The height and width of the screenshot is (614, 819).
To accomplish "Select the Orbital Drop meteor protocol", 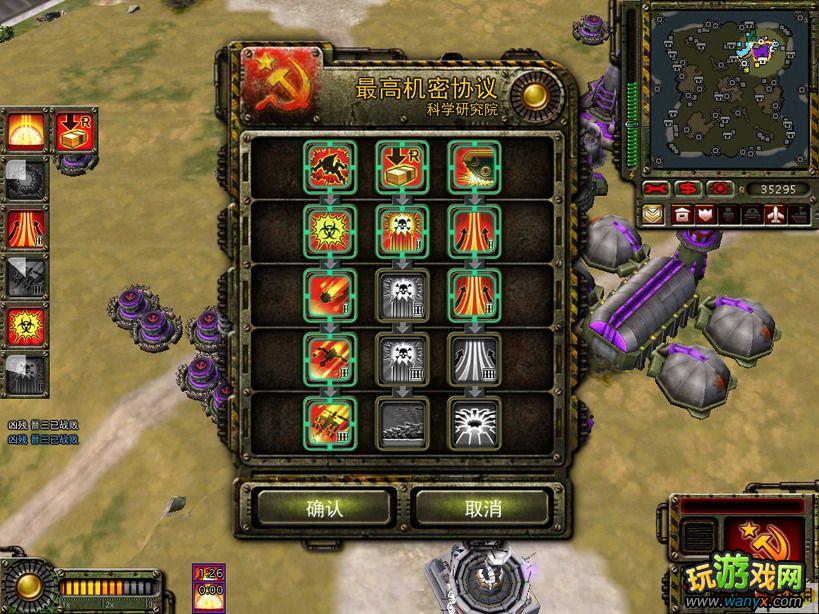I will click(328, 291).
